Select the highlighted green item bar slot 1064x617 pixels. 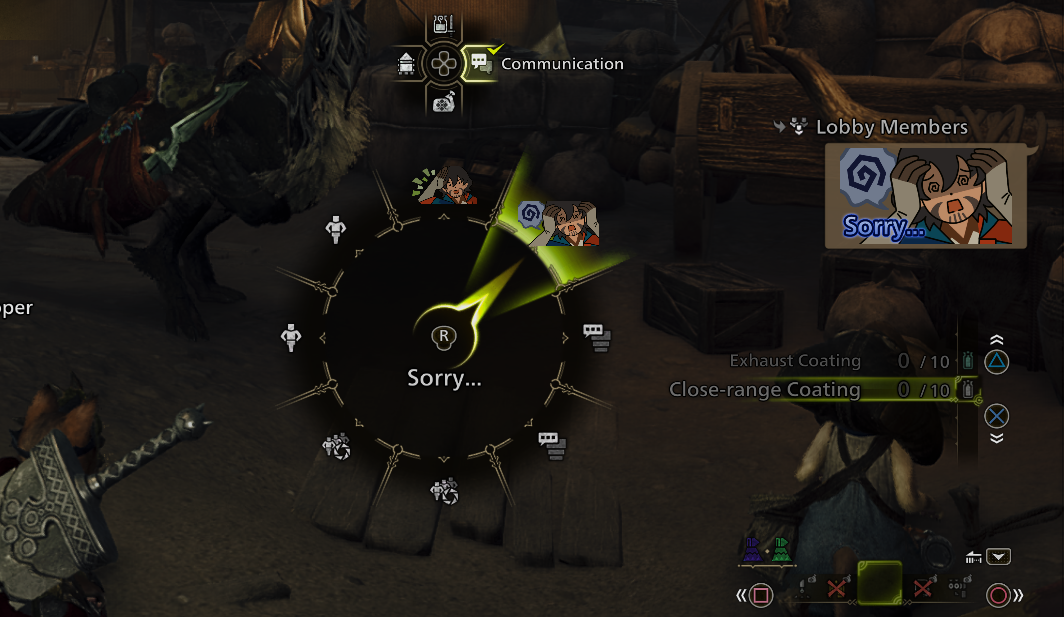click(x=879, y=582)
